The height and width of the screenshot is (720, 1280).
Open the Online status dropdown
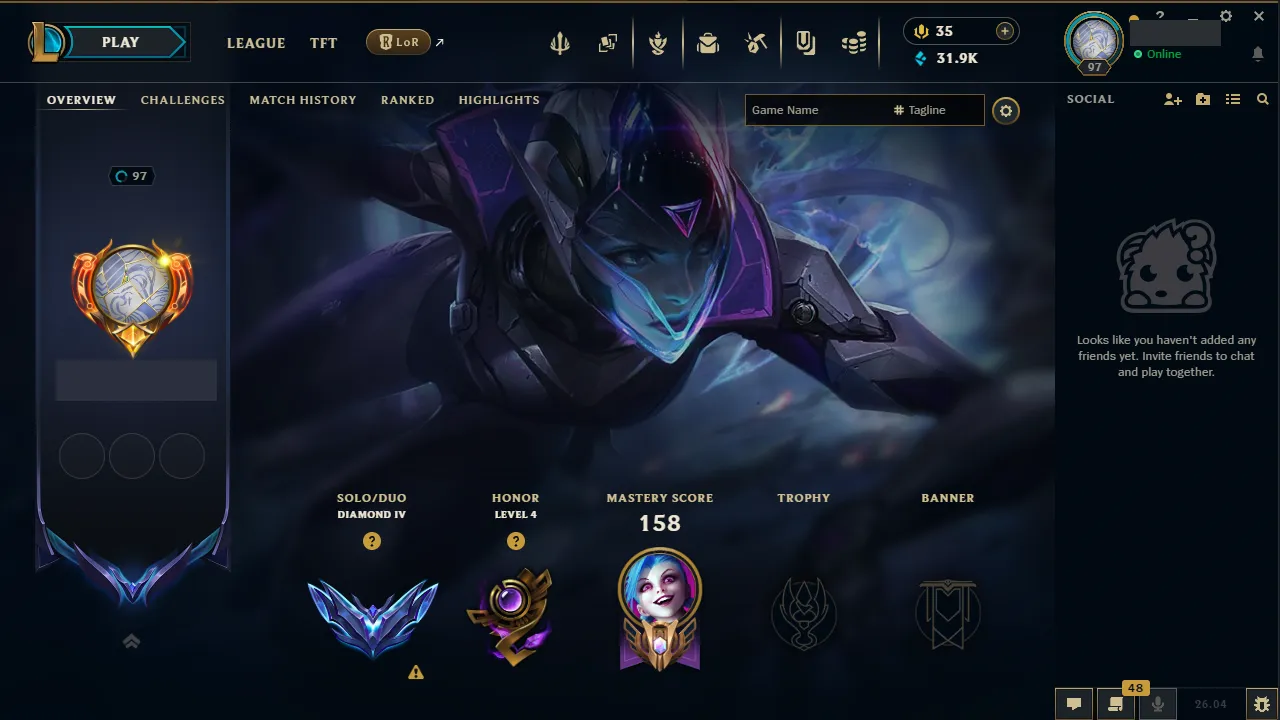coord(1160,55)
